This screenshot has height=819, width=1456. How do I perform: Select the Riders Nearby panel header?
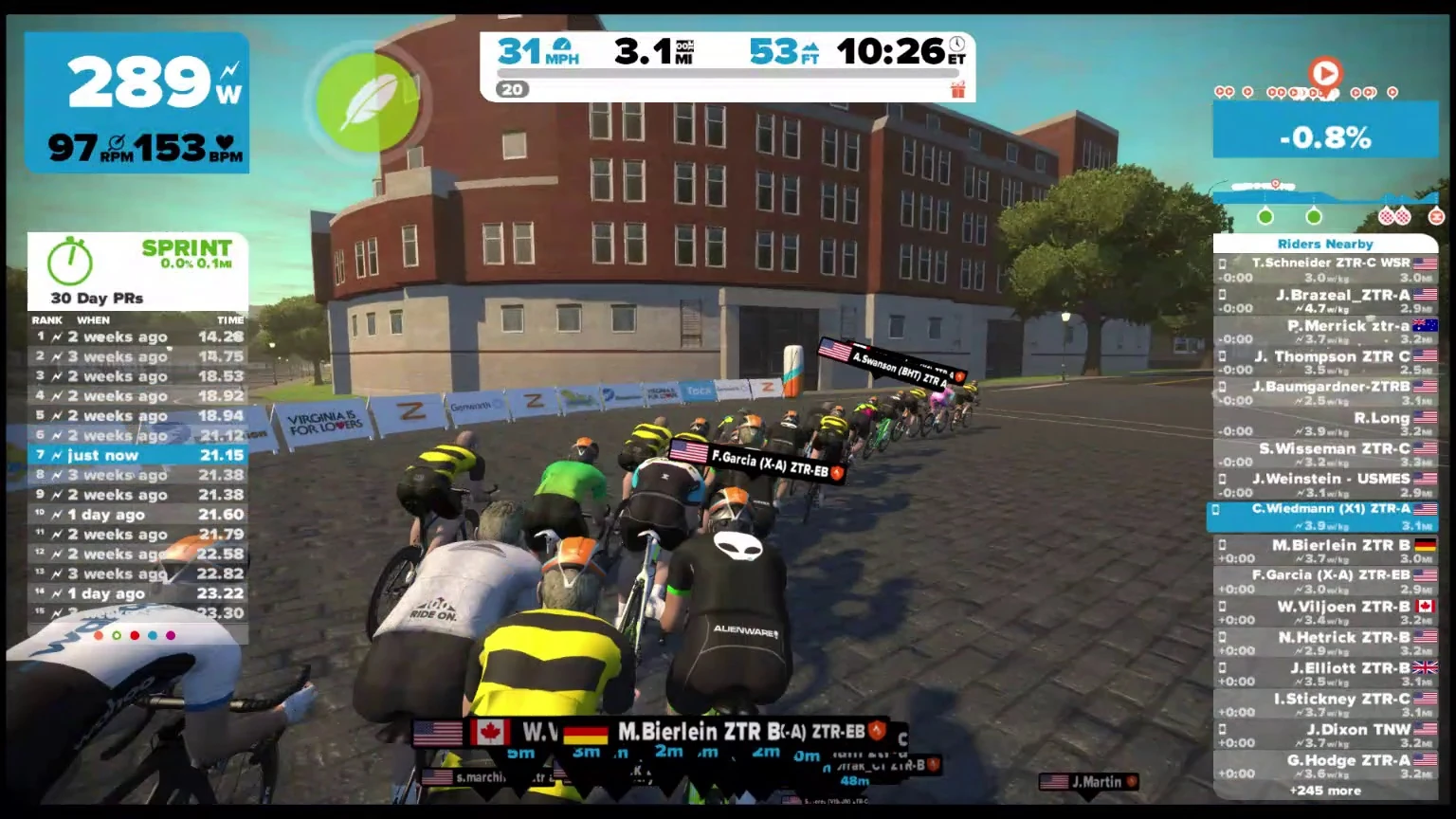click(x=1323, y=244)
